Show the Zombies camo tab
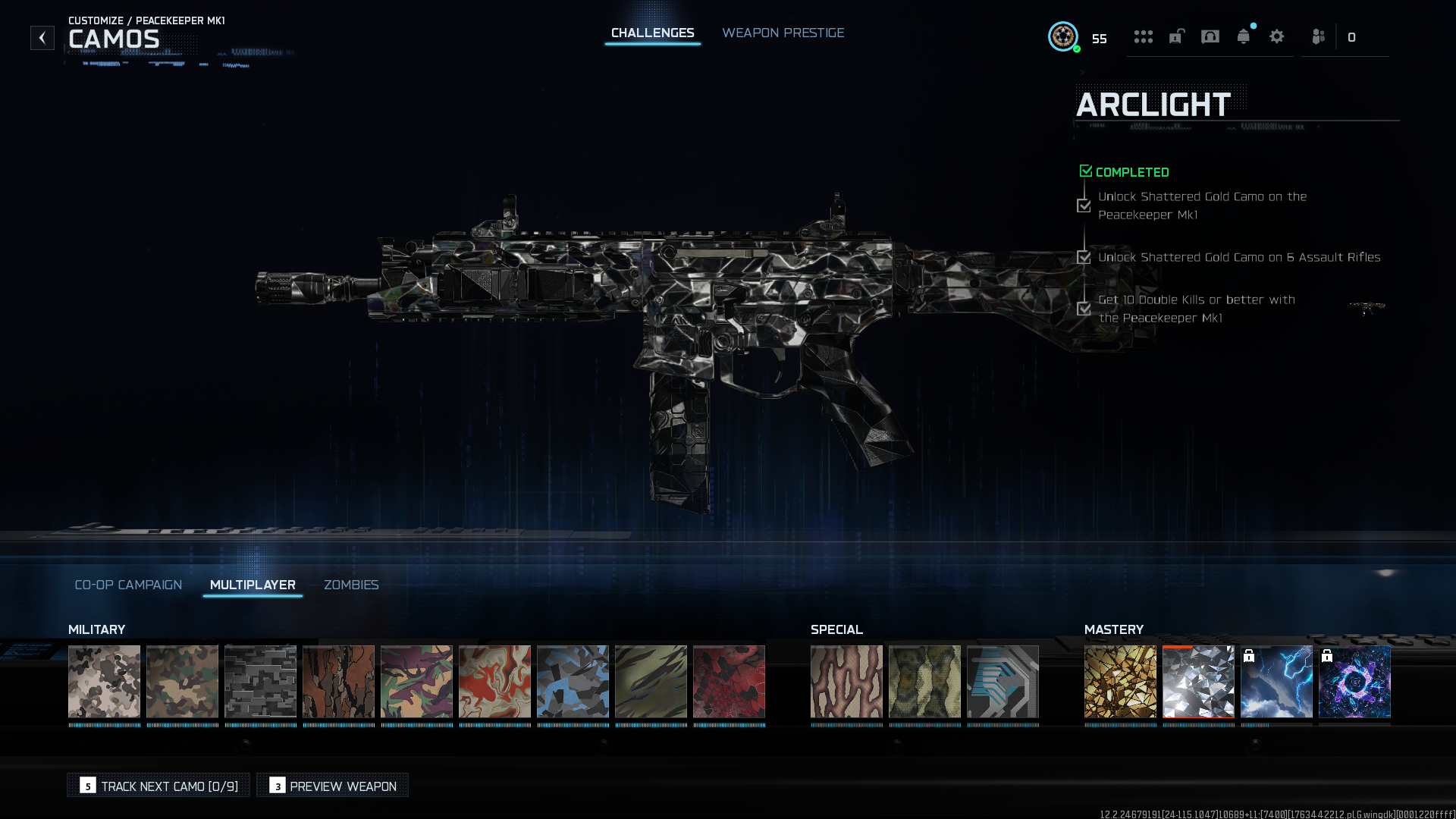The height and width of the screenshot is (819, 1456). [x=351, y=585]
